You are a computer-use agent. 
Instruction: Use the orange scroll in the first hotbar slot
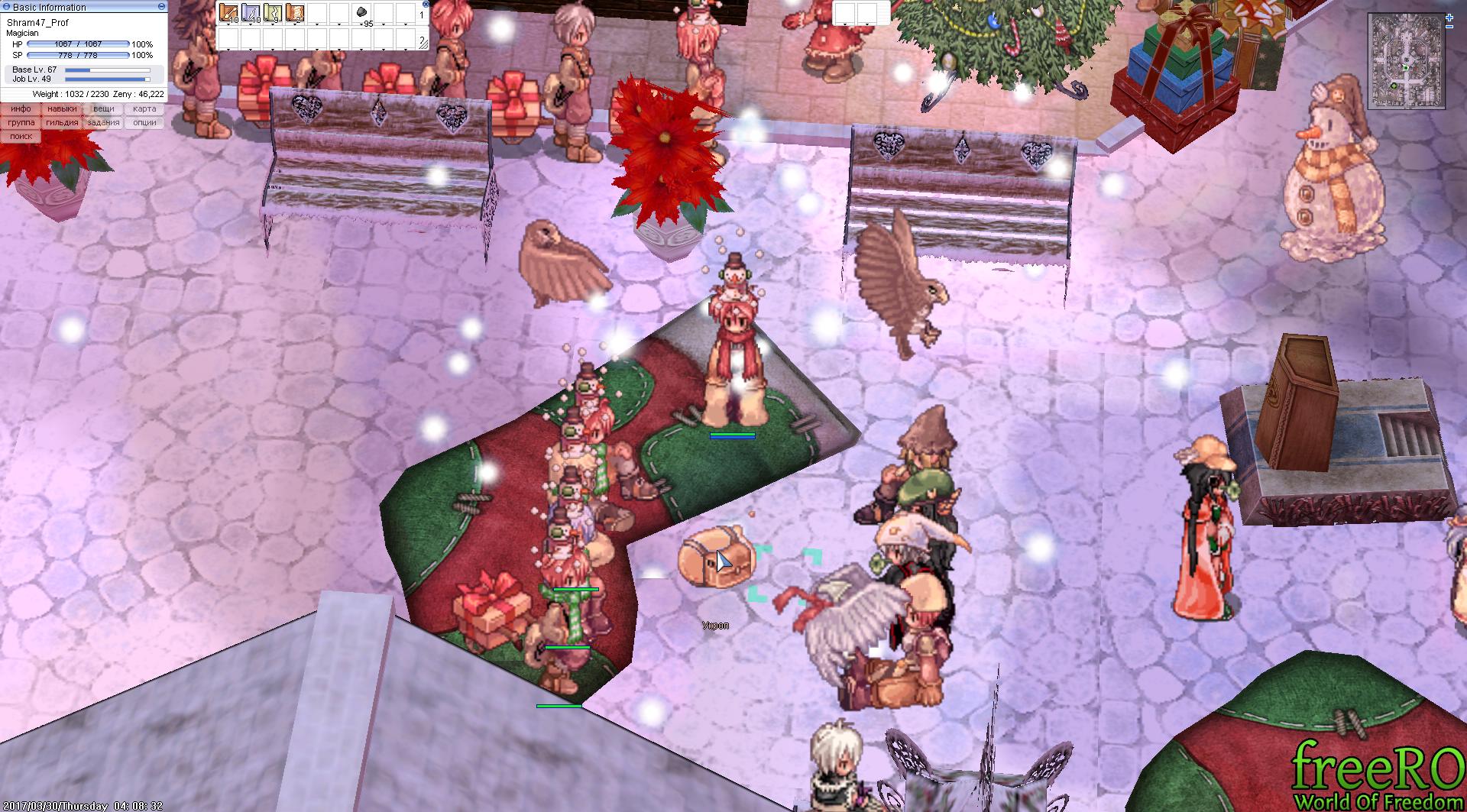pos(228,13)
